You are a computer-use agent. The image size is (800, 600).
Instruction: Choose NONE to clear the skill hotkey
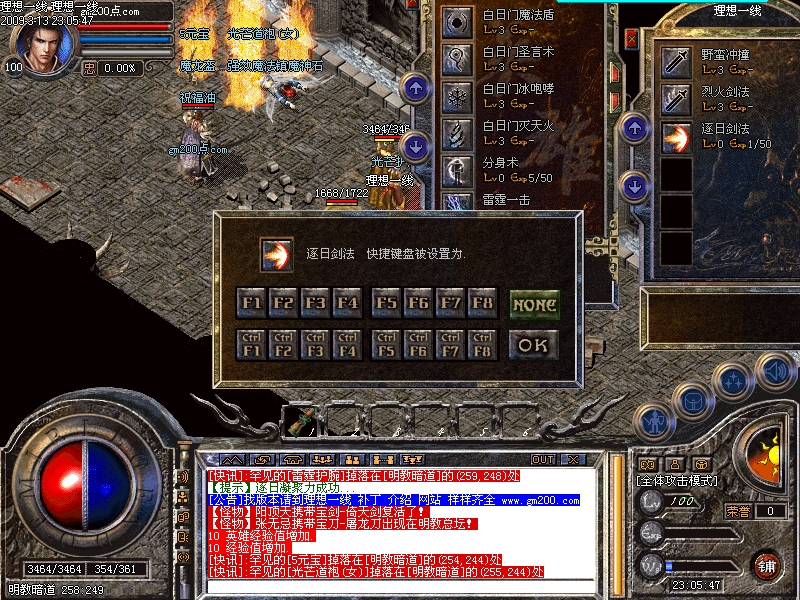(534, 303)
